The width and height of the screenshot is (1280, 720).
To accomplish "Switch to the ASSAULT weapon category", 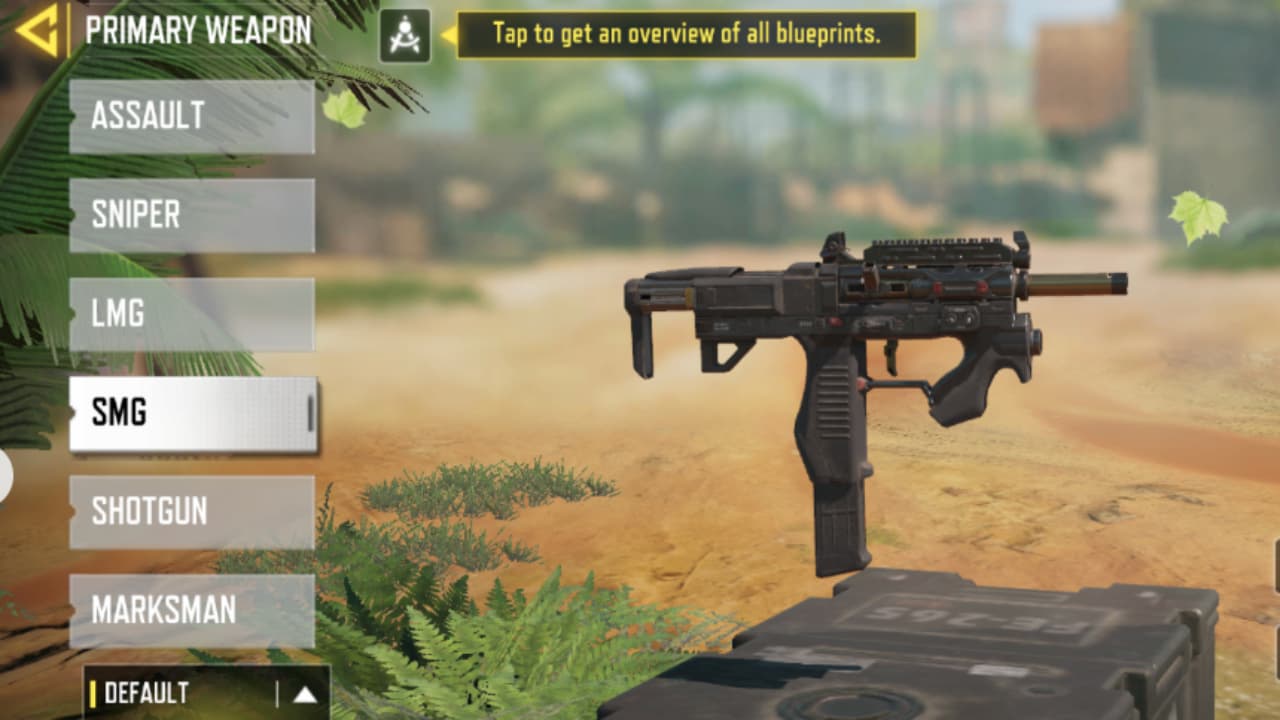I will click(190, 115).
